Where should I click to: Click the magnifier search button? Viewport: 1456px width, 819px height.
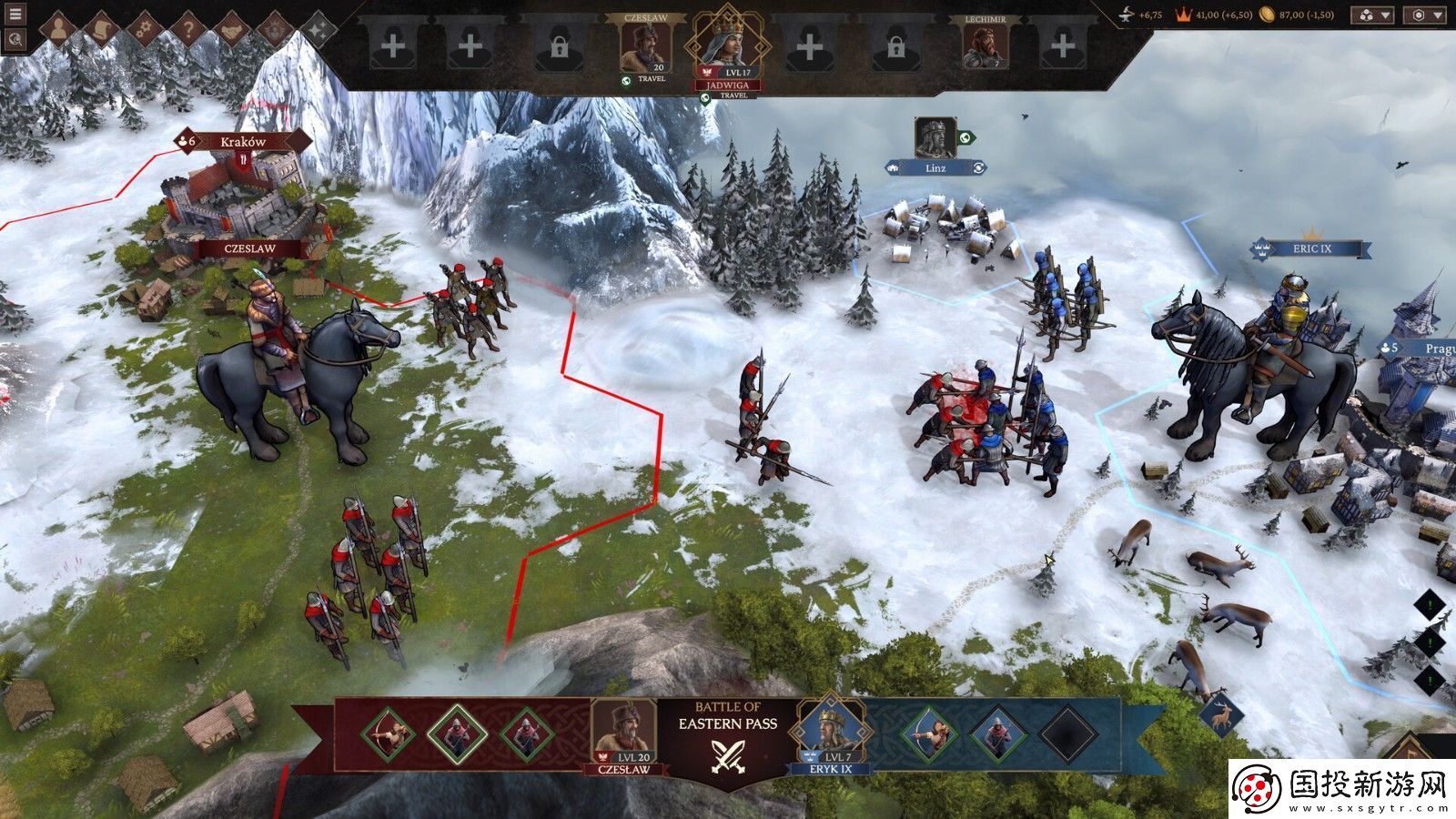[15, 39]
